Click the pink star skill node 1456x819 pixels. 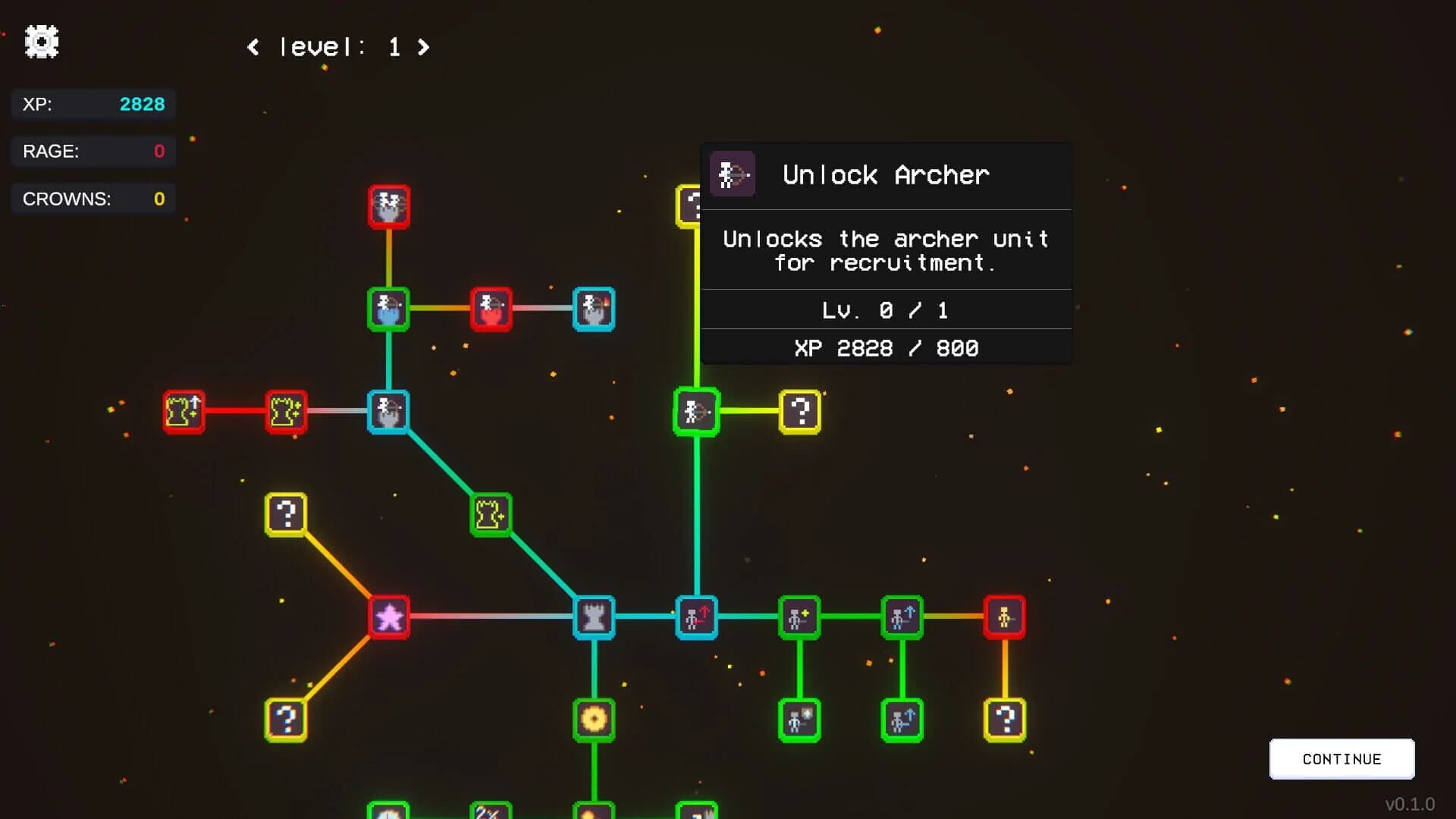pos(388,617)
